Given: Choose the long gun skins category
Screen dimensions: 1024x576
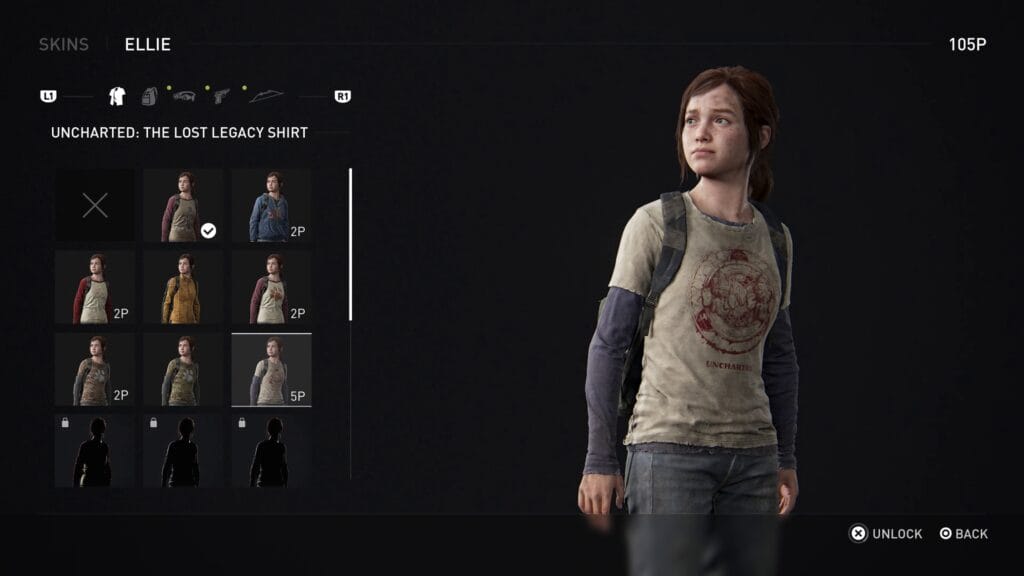Looking at the screenshot, I should [x=185, y=96].
